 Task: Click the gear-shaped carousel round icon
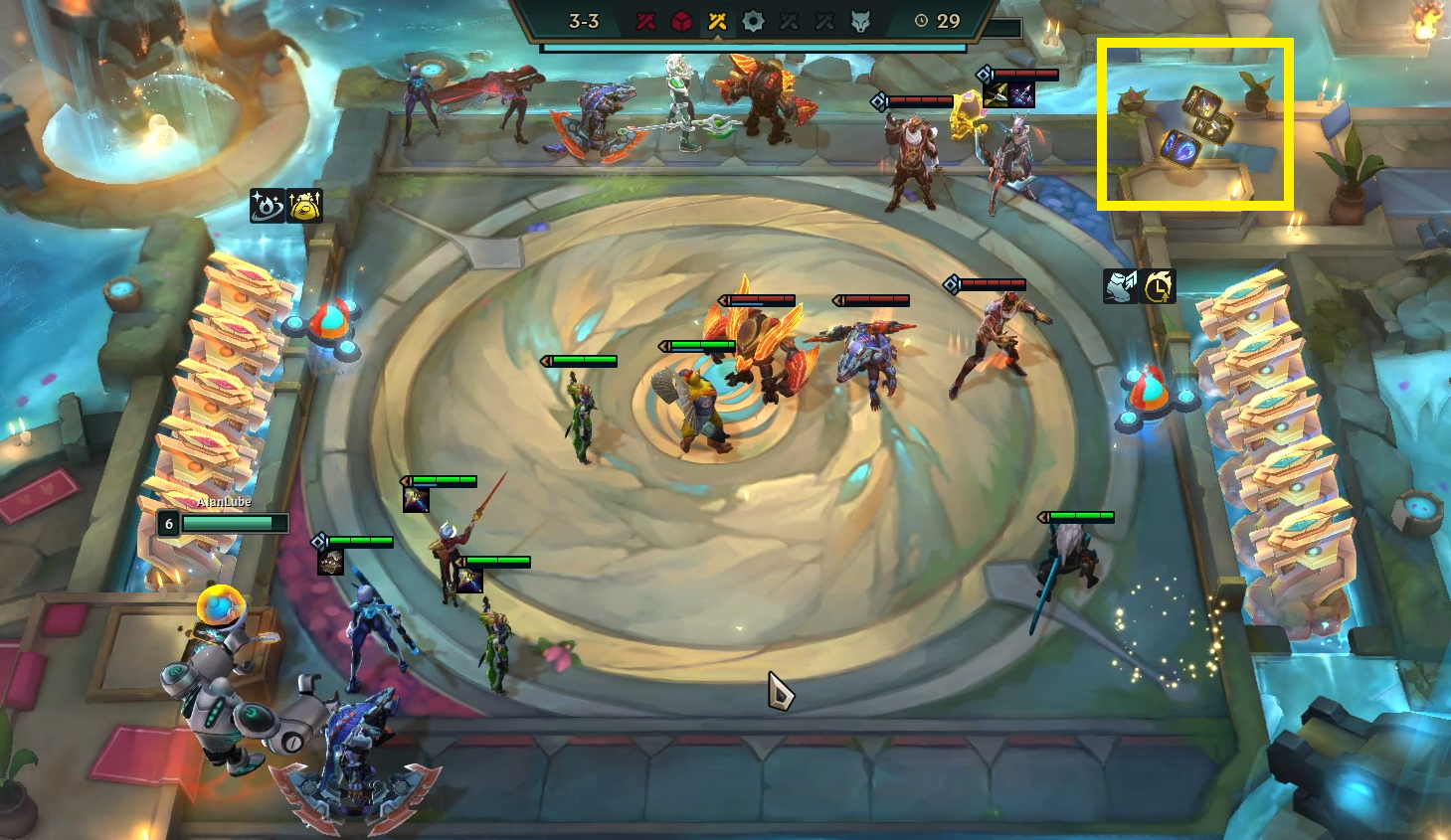pyautogui.click(x=753, y=21)
